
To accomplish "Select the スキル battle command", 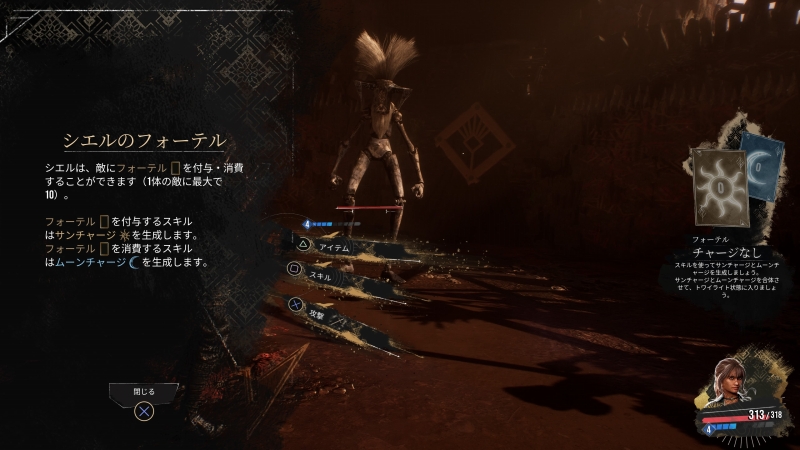I will pos(321,273).
